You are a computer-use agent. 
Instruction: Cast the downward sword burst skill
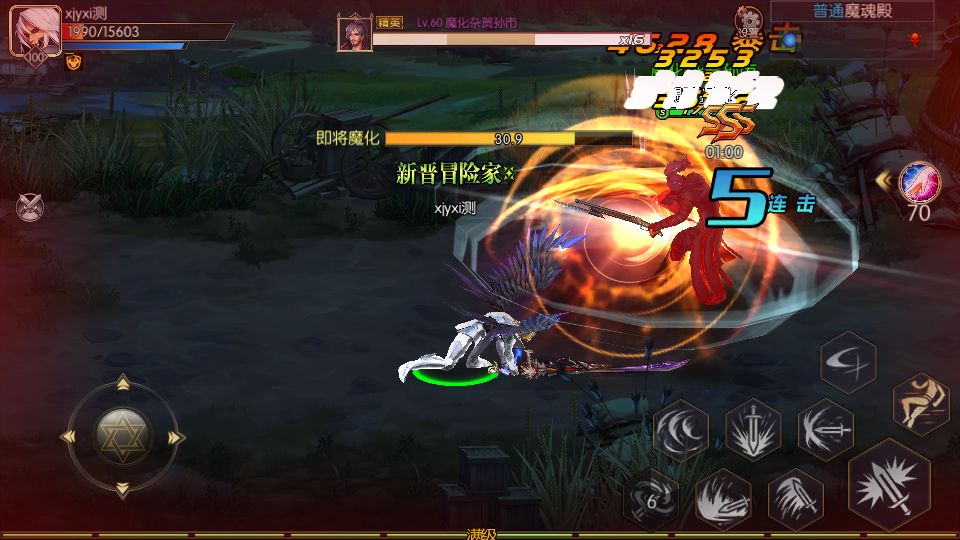[753, 430]
